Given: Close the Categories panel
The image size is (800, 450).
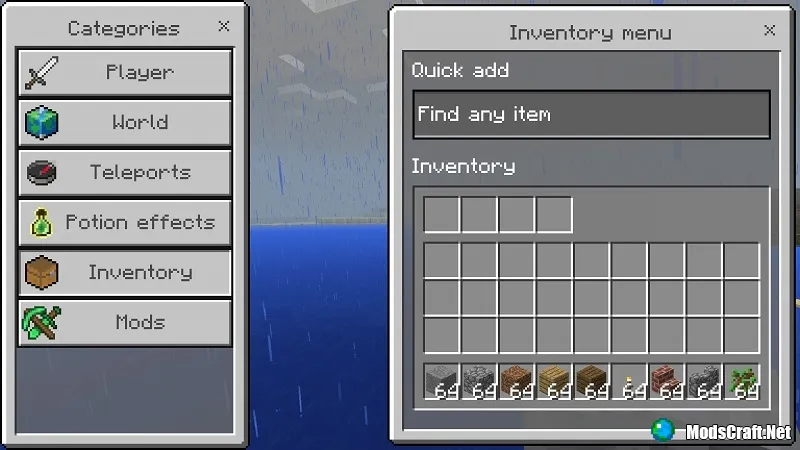Looking at the screenshot, I should pos(223,27).
